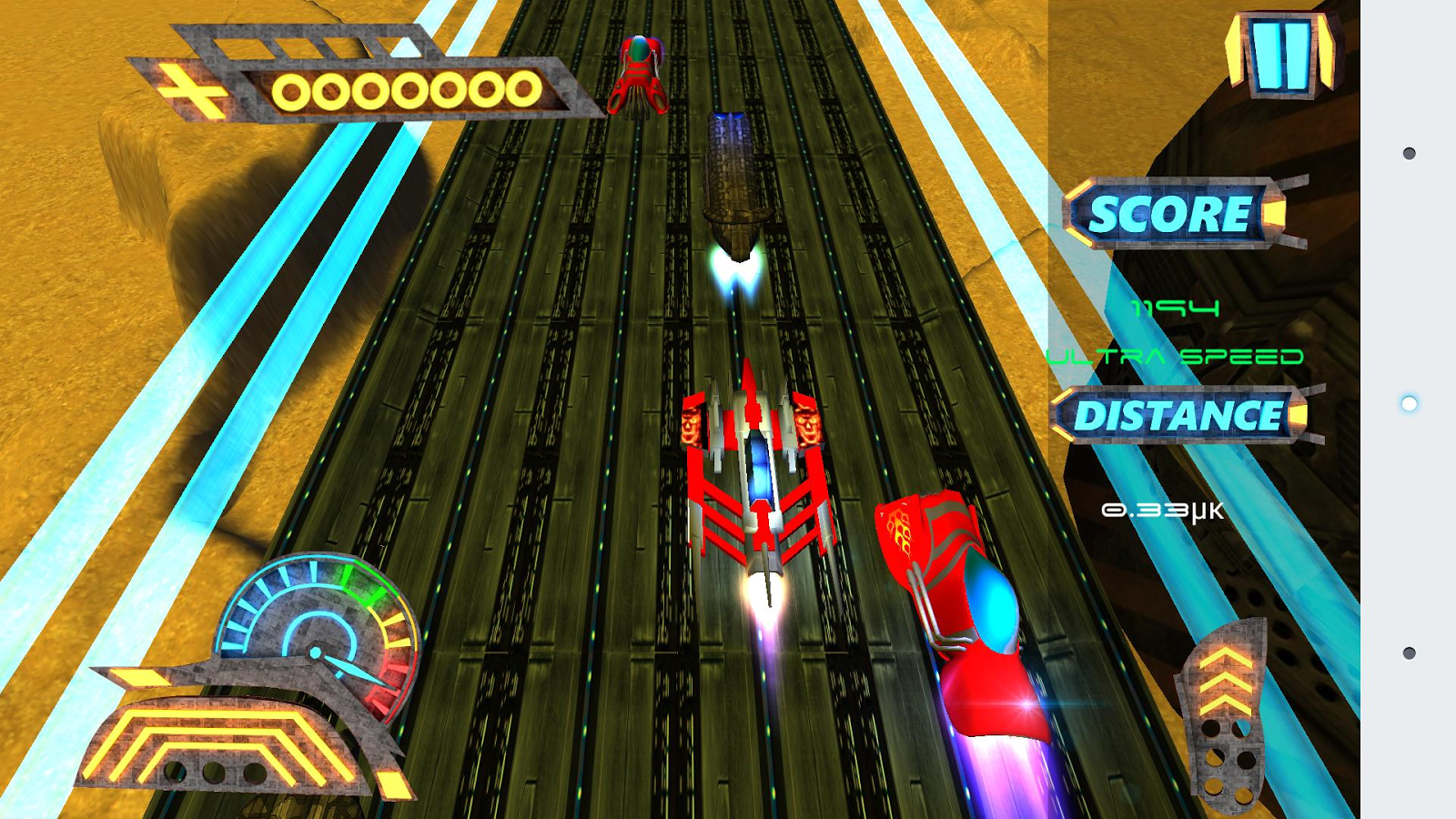Tap the brake pedal with yellow stripes
This screenshot has width=1456, height=819.
point(223,743)
